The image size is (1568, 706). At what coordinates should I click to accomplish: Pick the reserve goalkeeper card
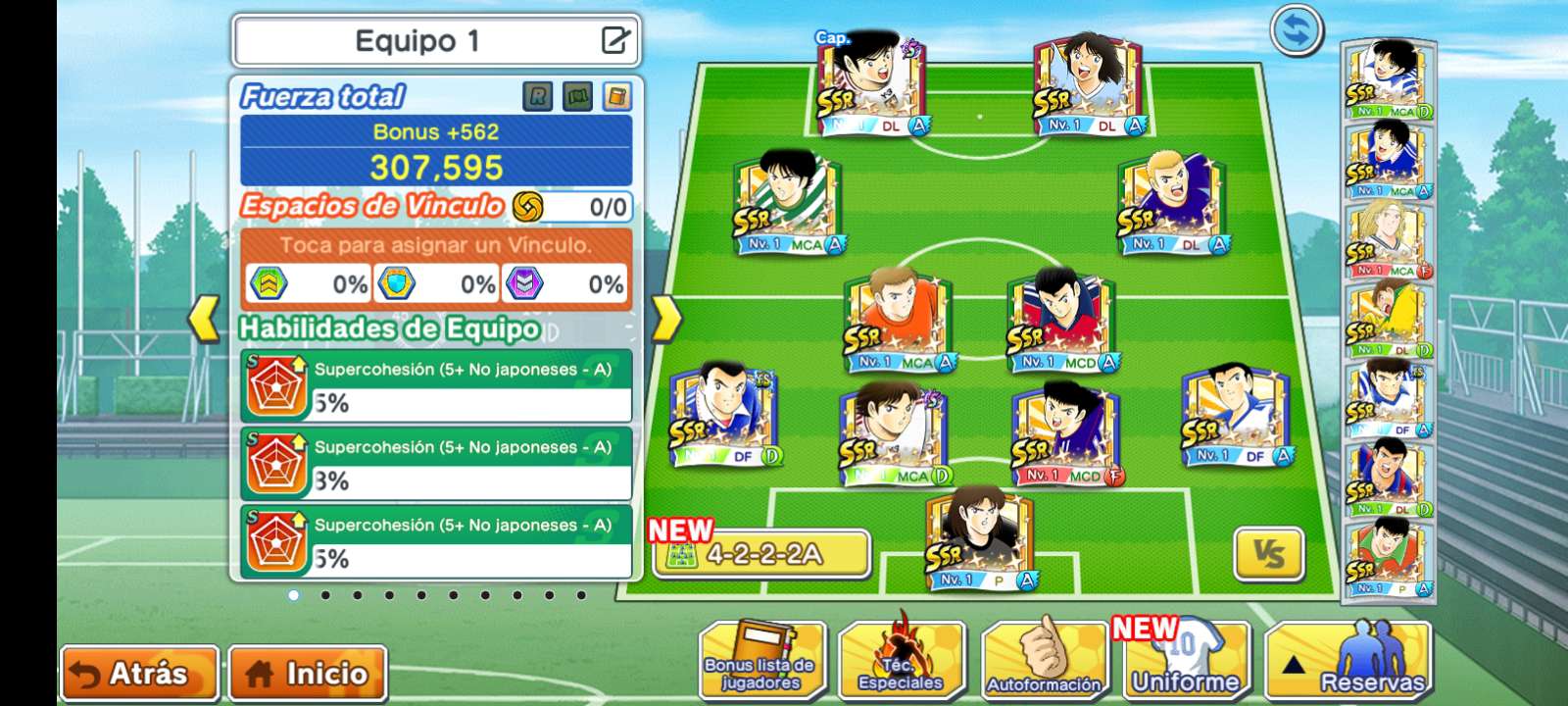click(1387, 559)
